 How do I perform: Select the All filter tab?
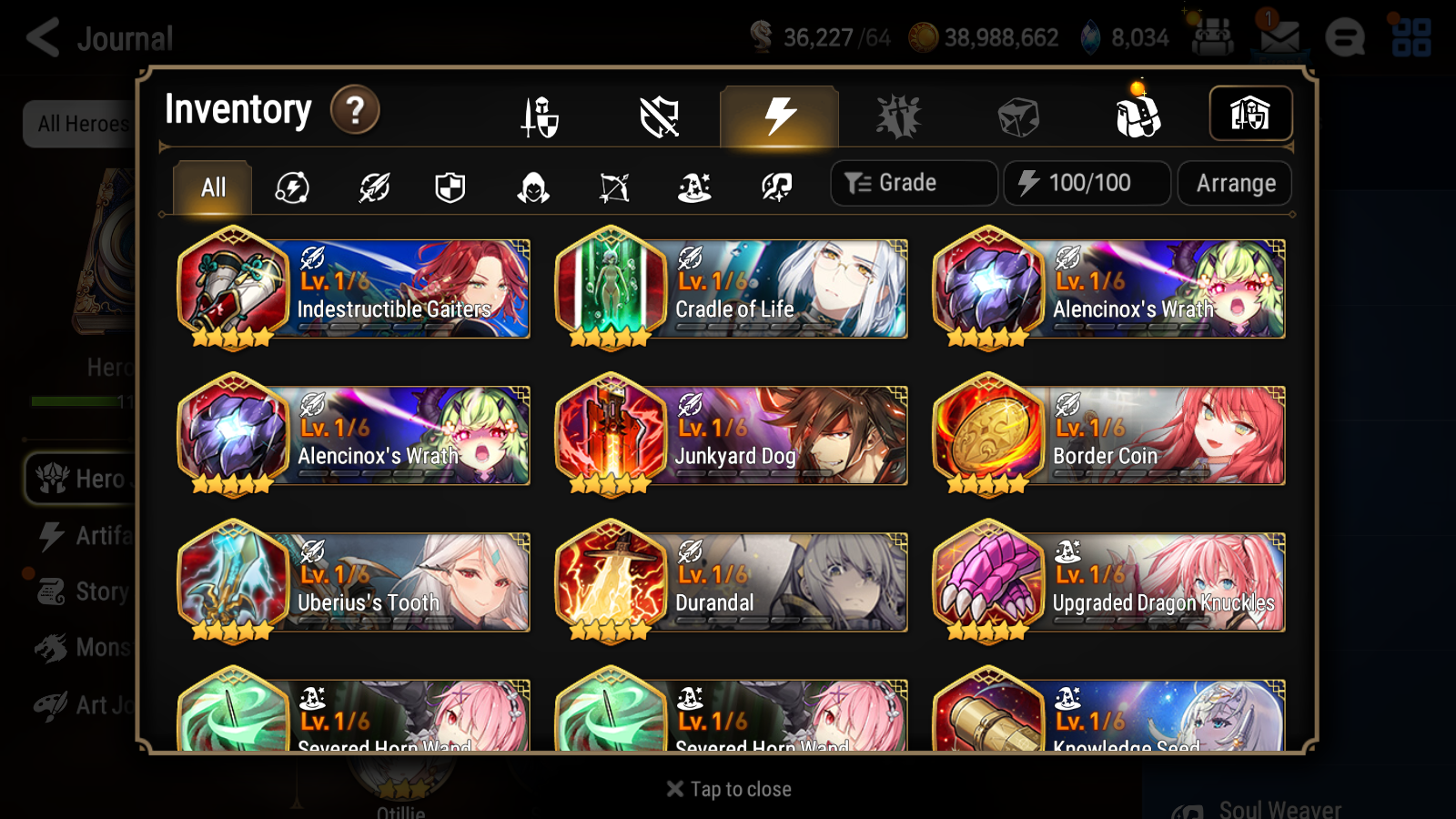(x=210, y=187)
